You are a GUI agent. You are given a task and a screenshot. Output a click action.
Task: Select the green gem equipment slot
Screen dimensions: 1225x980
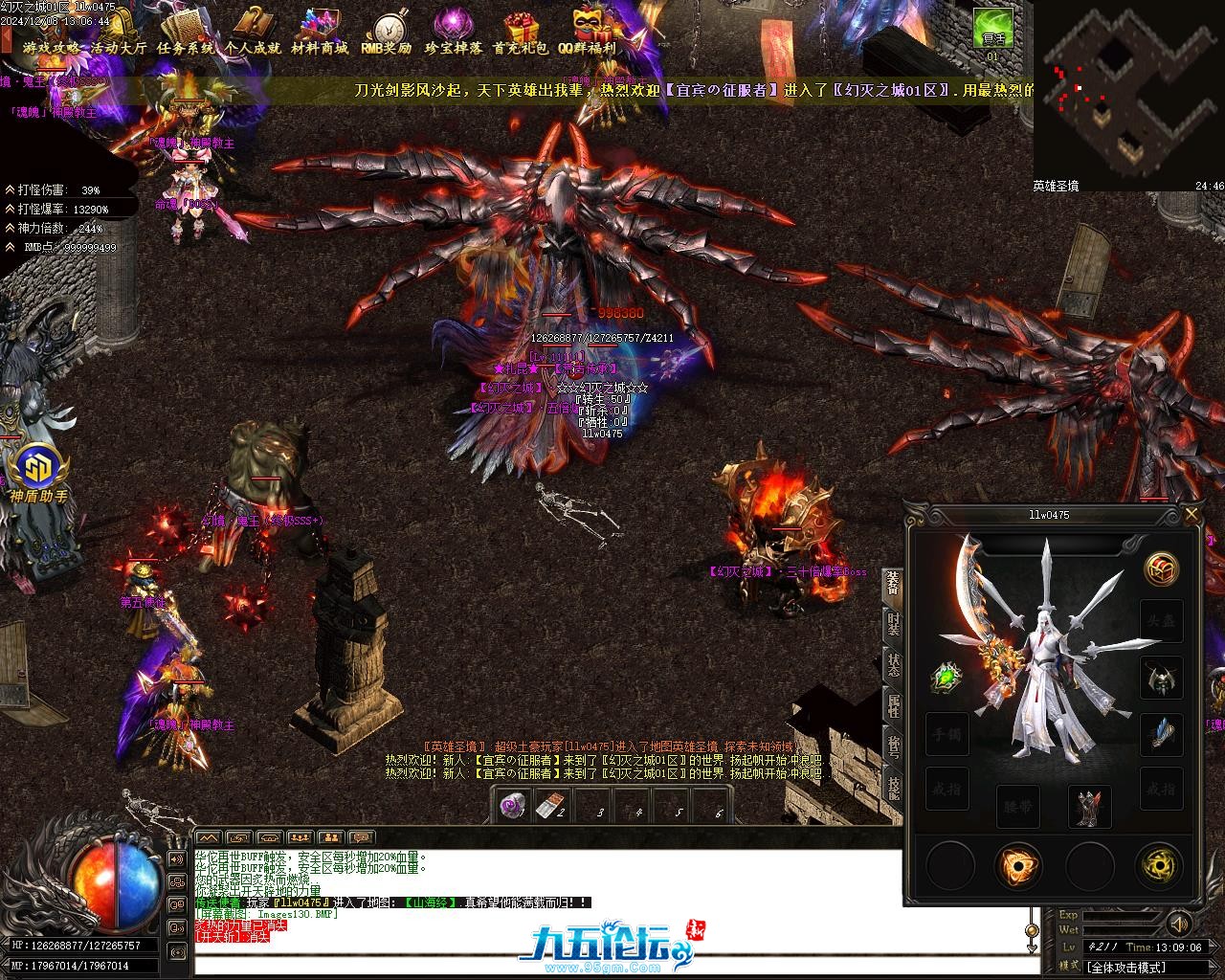point(947,678)
